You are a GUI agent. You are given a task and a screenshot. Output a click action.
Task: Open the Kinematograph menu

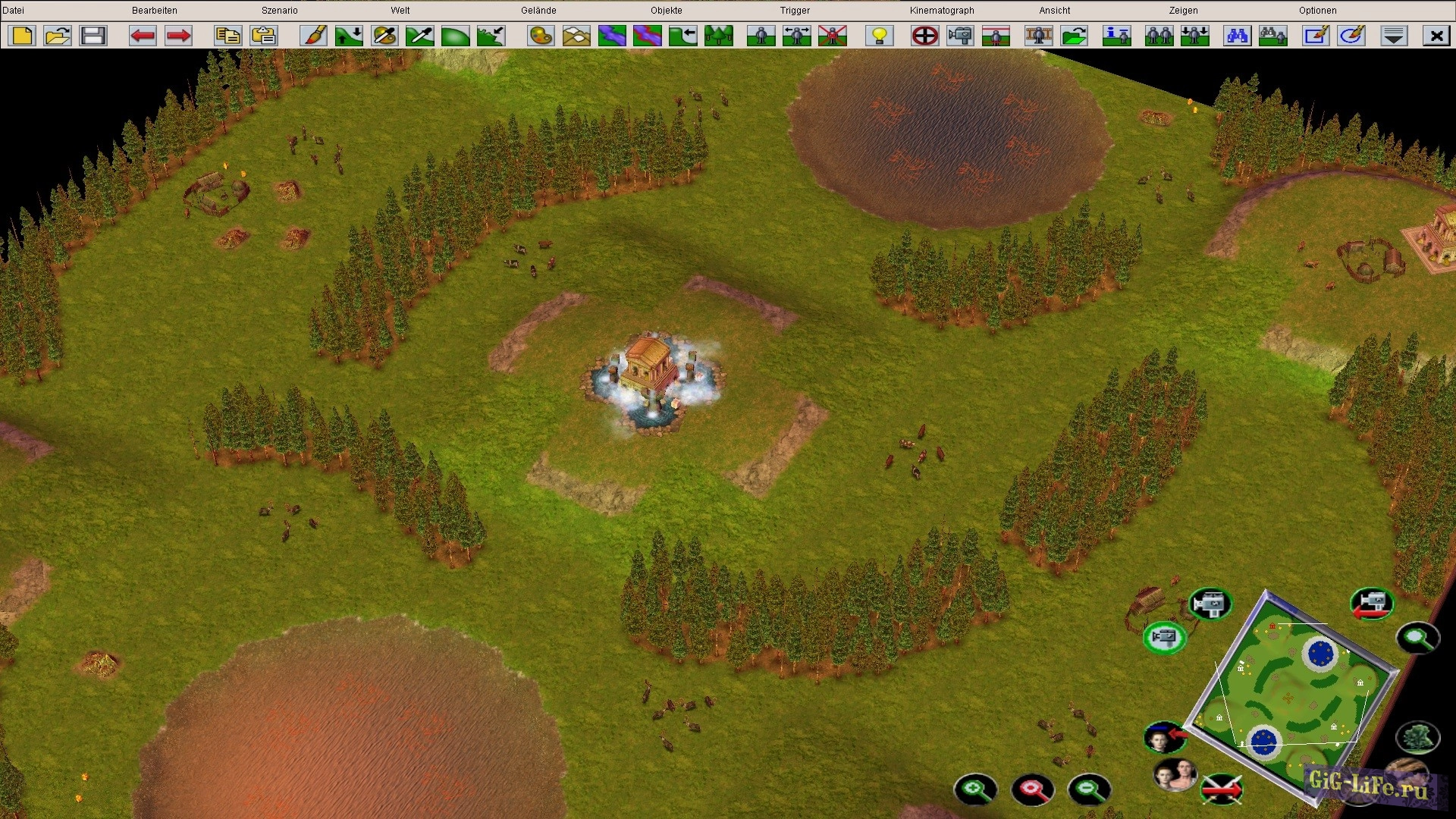942,11
